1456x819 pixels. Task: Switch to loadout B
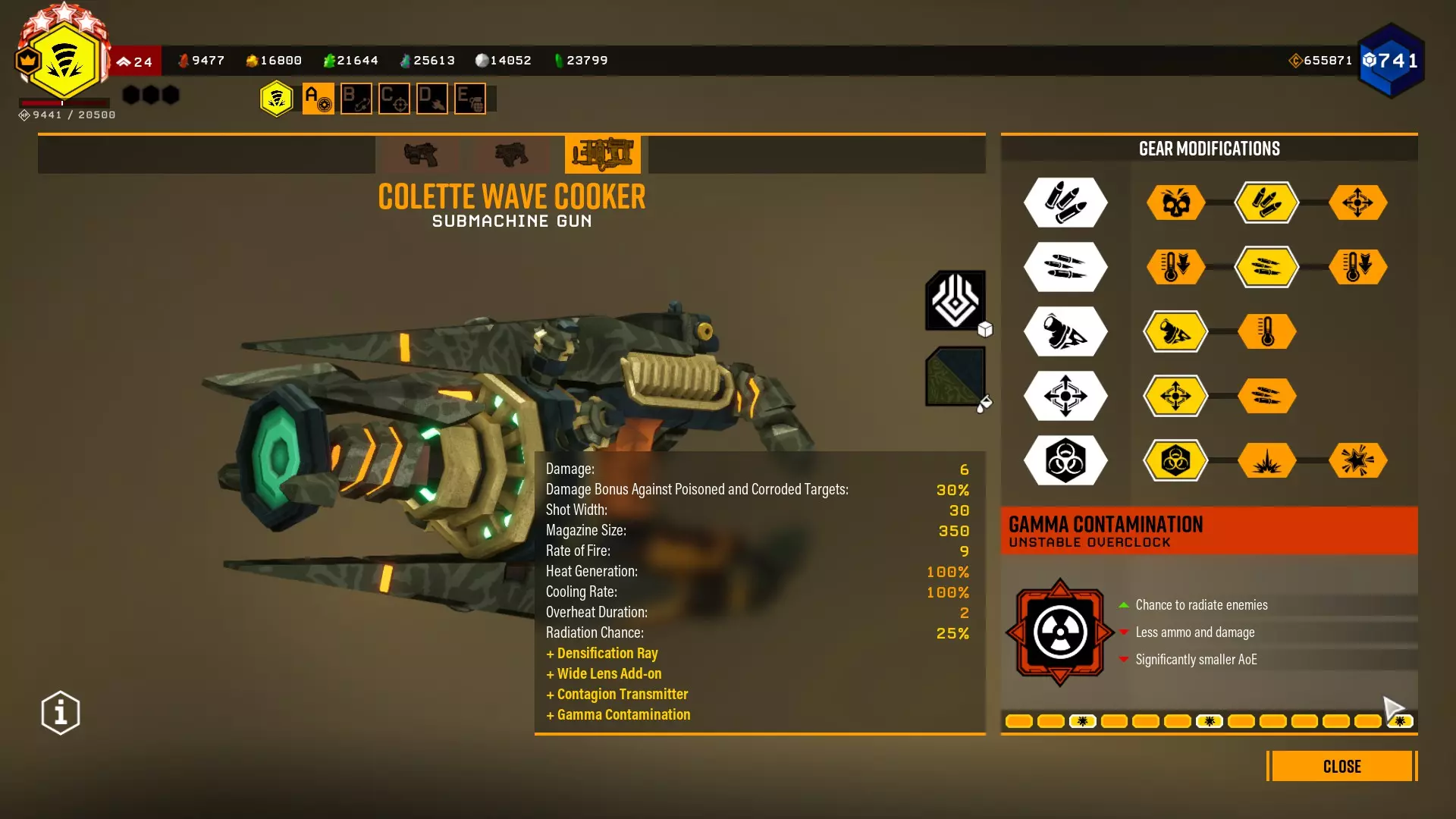click(356, 99)
